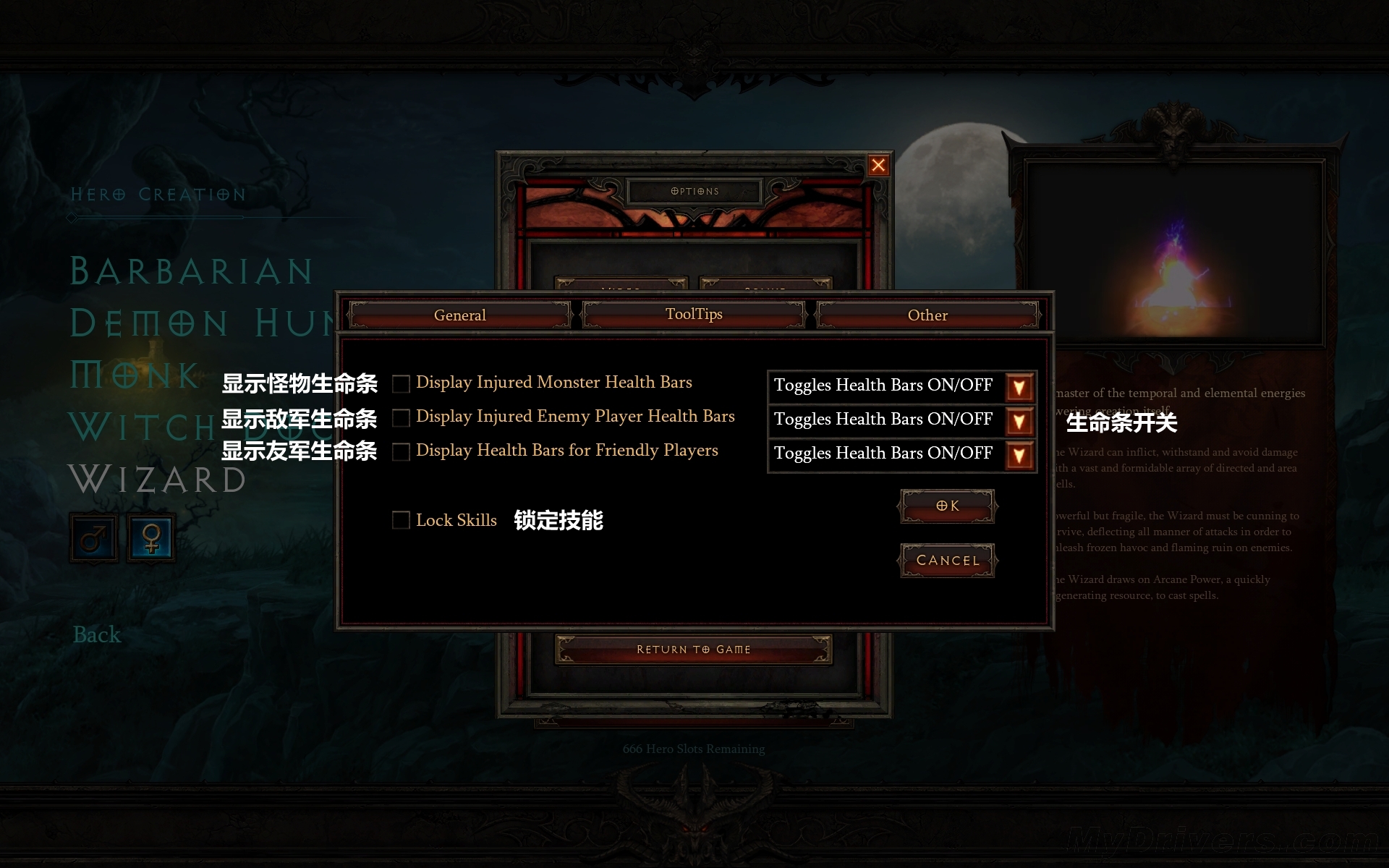The height and width of the screenshot is (868, 1389).
Task: Confirm settings with the OK button
Action: 947,506
